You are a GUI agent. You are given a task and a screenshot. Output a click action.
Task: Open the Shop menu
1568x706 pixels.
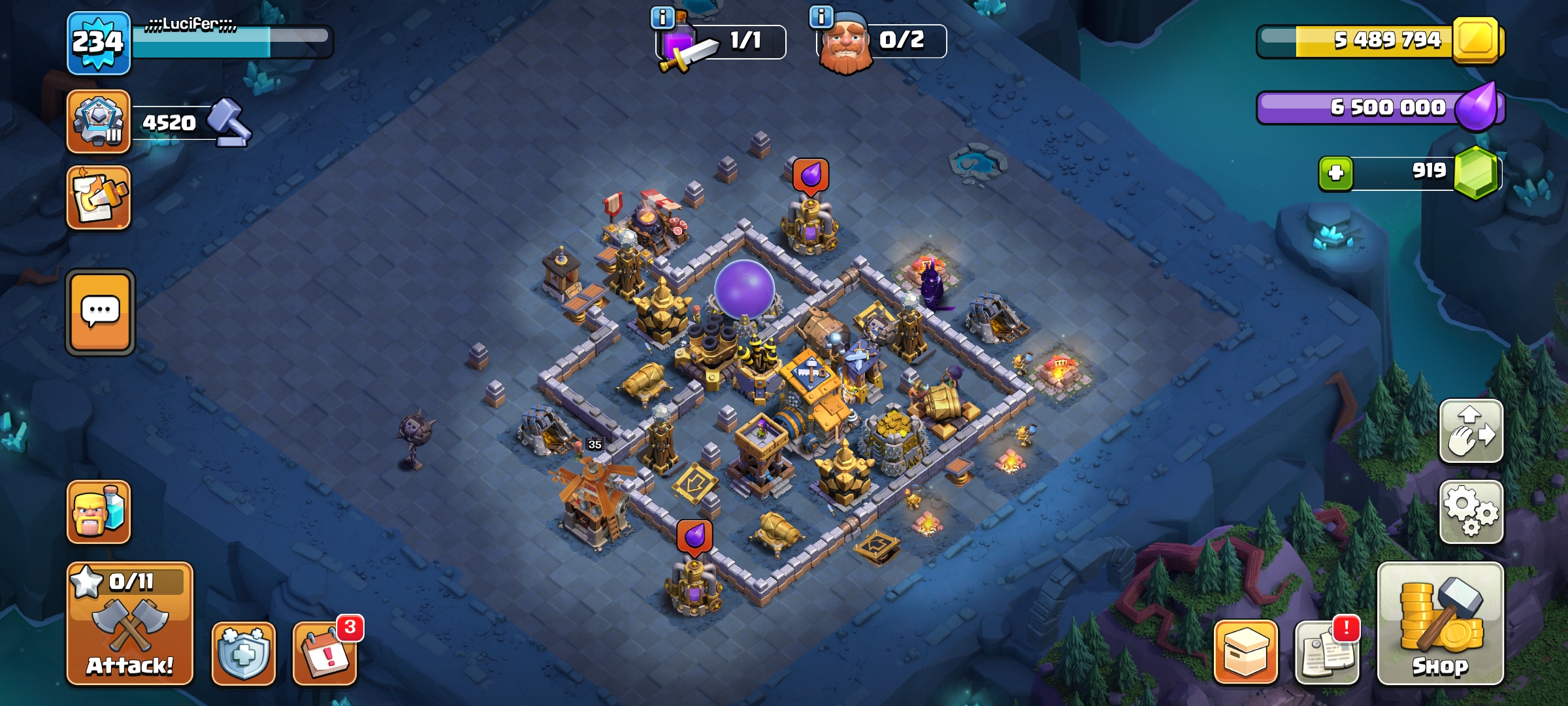pyautogui.click(x=1440, y=624)
